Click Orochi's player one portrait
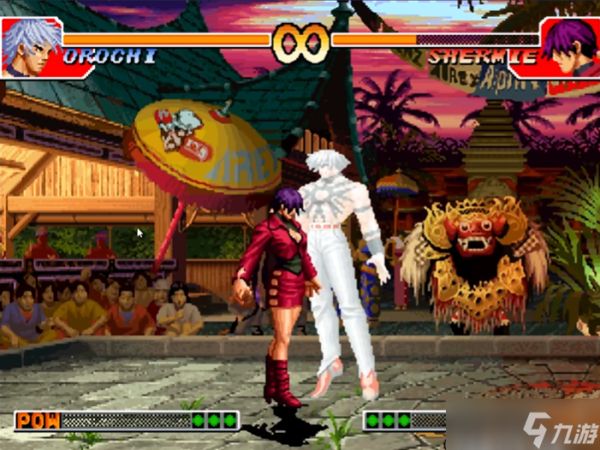 tap(30, 45)
